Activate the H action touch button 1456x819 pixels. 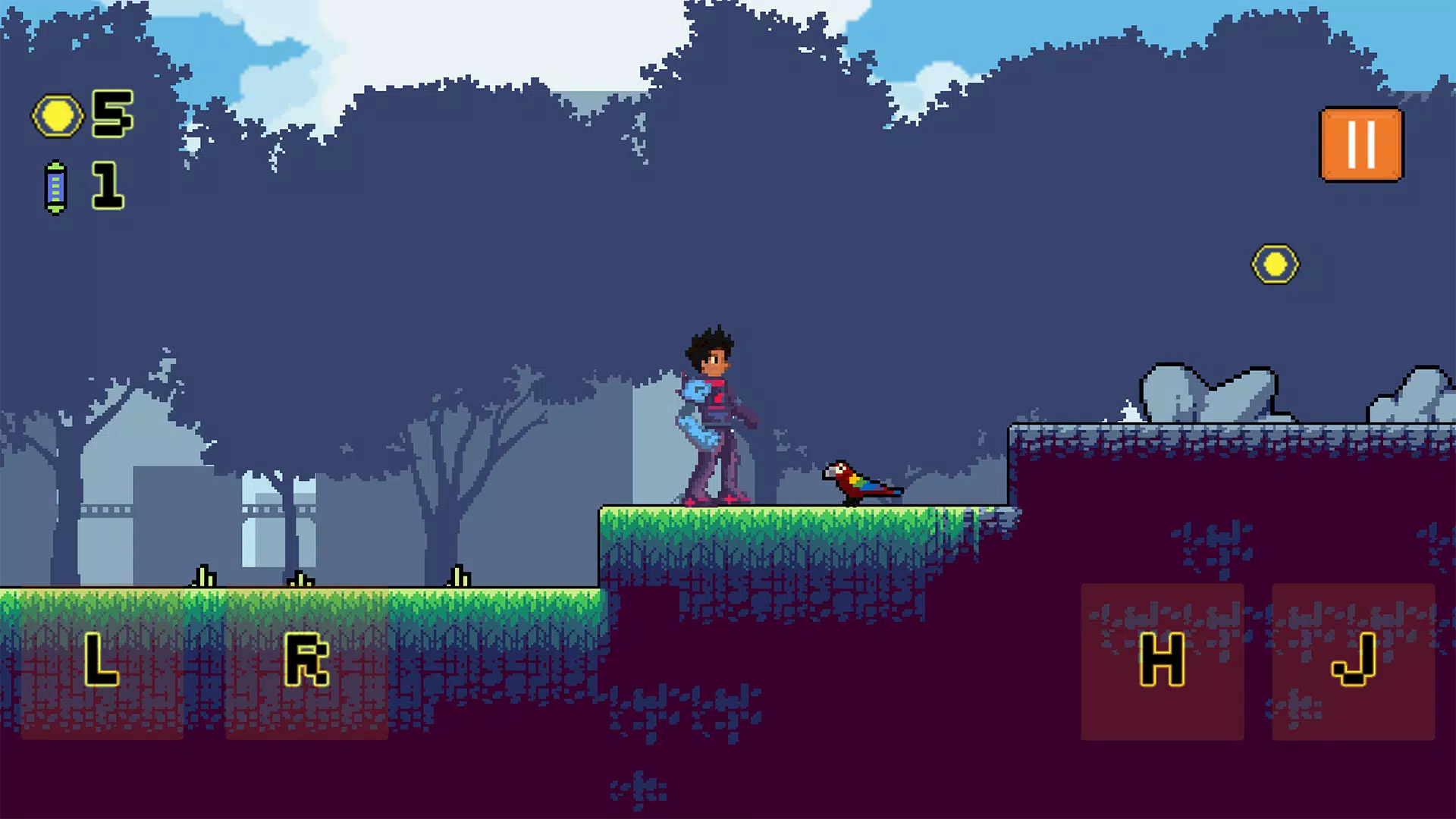pyautogui.click(x=1162, y=661)
